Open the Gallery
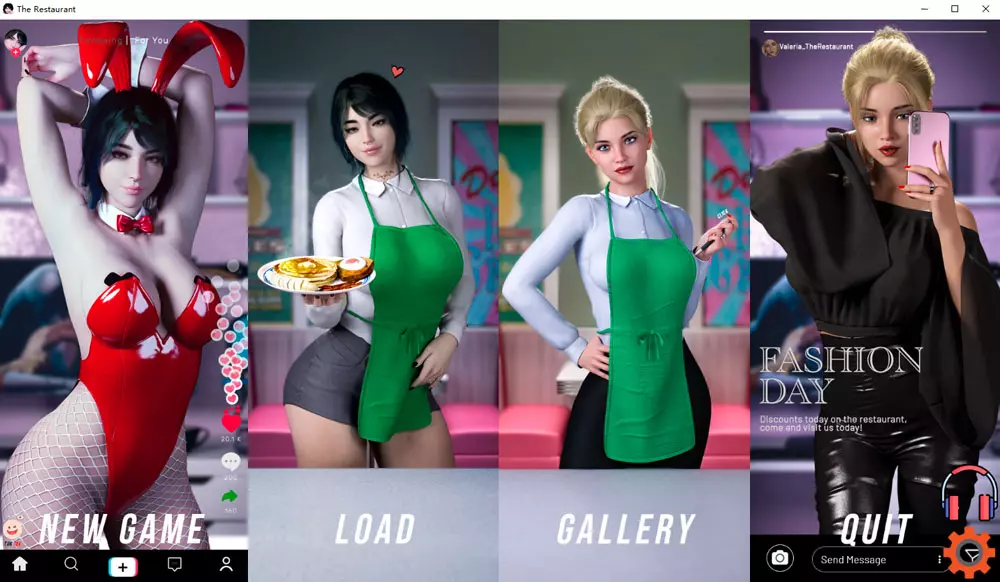Image resolution: width=1000 pixels, height=582 pixels. [625, 529]
